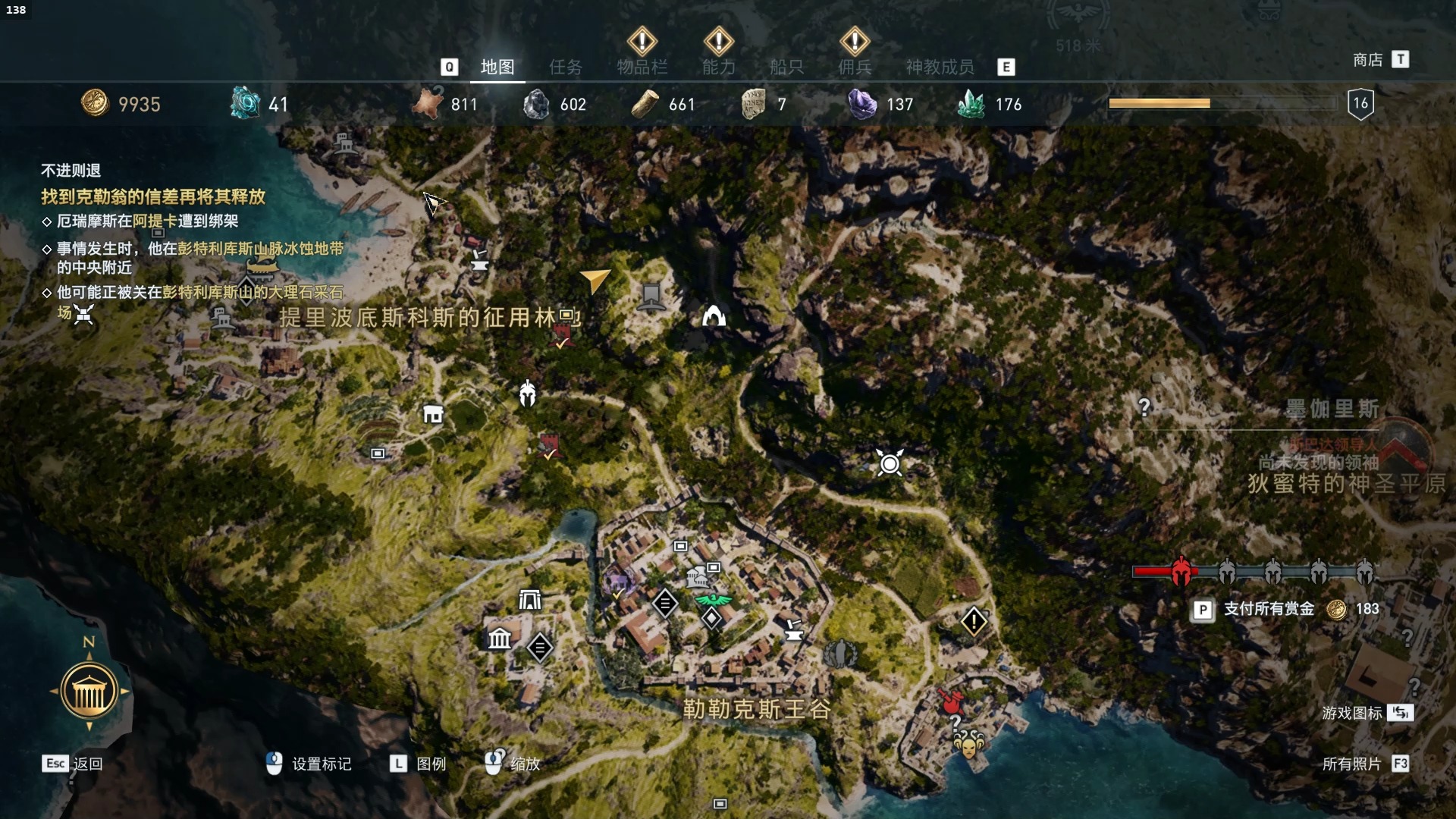Select the green eagle synchronization point marker
The width and height of the screenshot is (1456, 819).
point(713,600)
